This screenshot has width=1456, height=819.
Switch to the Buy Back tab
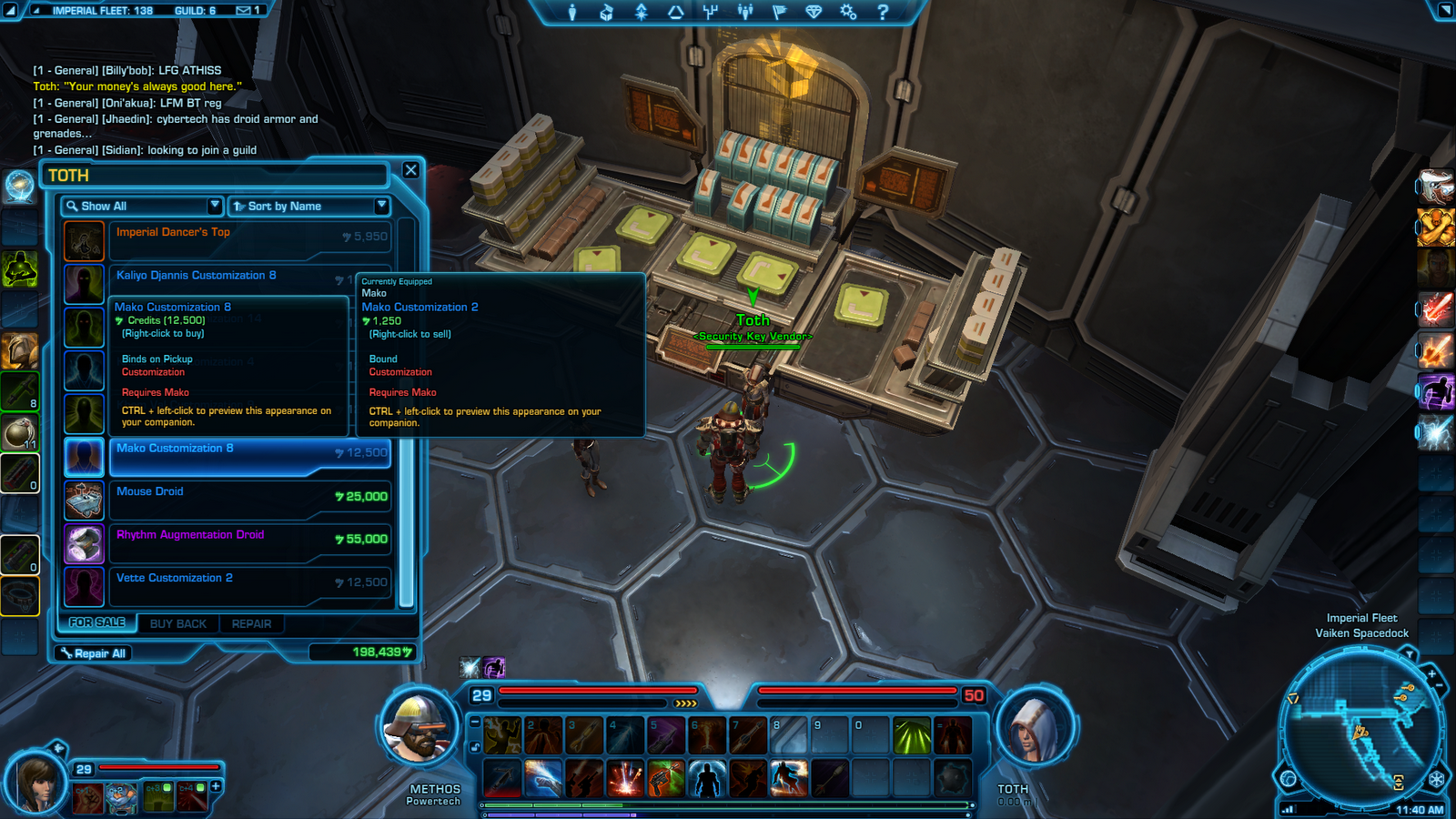178,624
